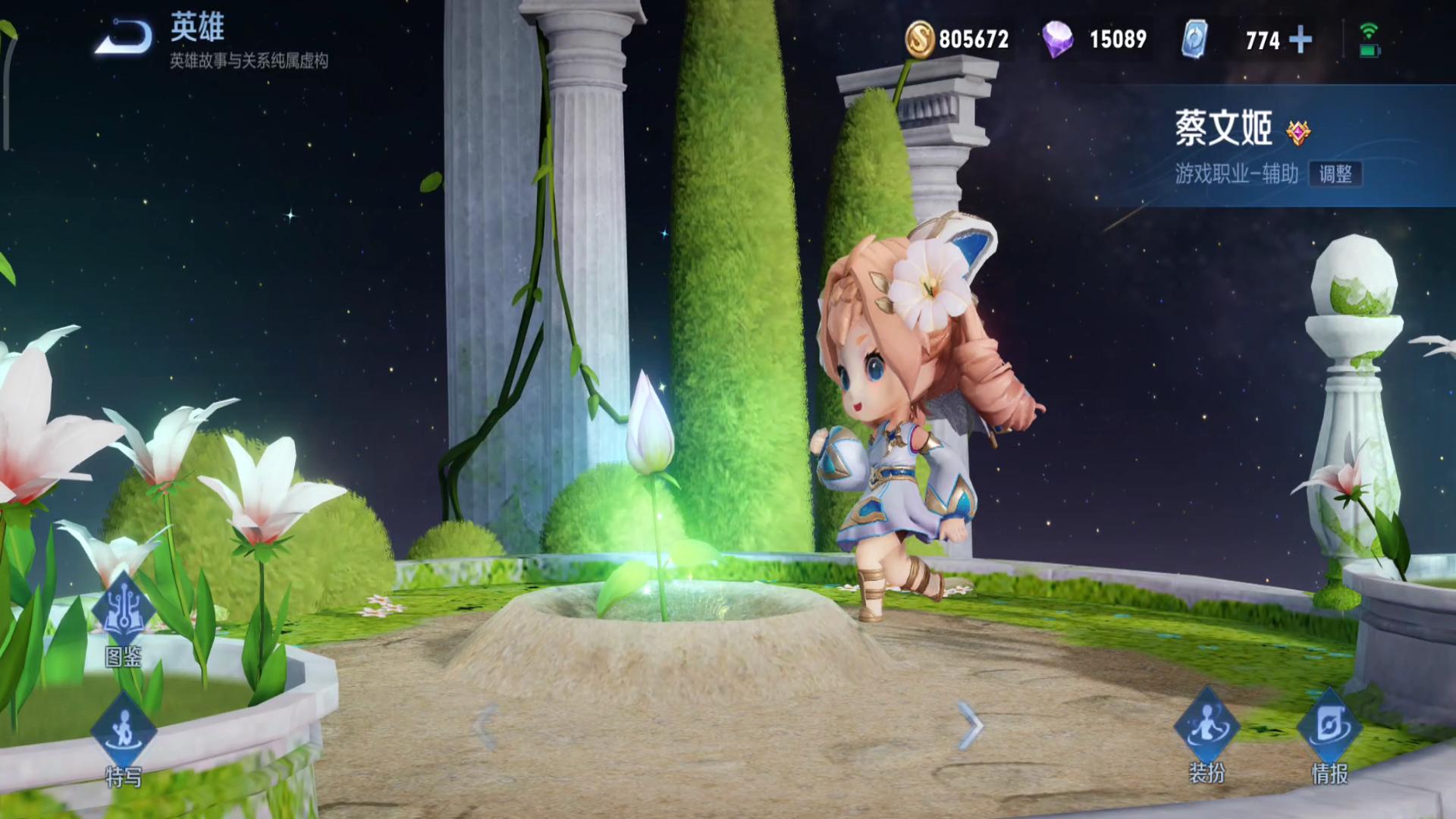Image resolution: width=1456 pixels, height=819 pixels.
Task: Click the purple diamond currency icon
Action: point(1057,39)
